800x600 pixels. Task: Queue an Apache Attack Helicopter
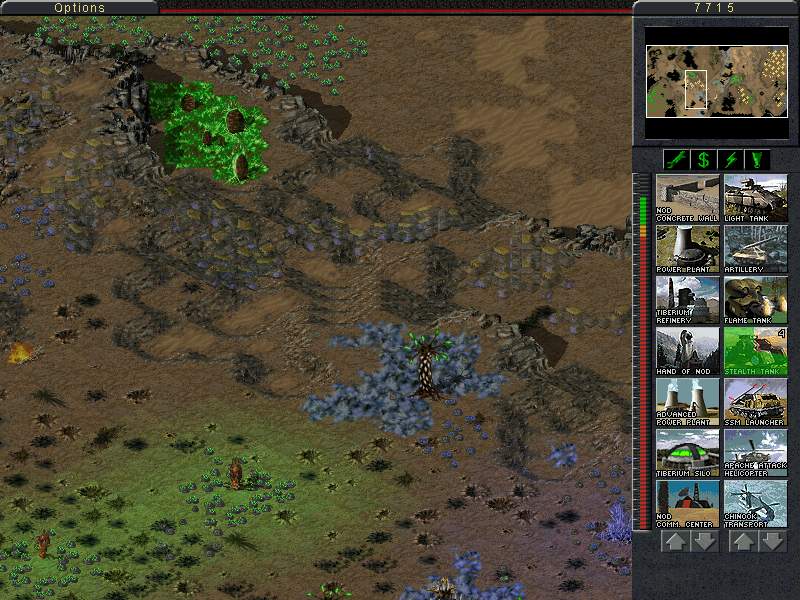tap(755, 453)
